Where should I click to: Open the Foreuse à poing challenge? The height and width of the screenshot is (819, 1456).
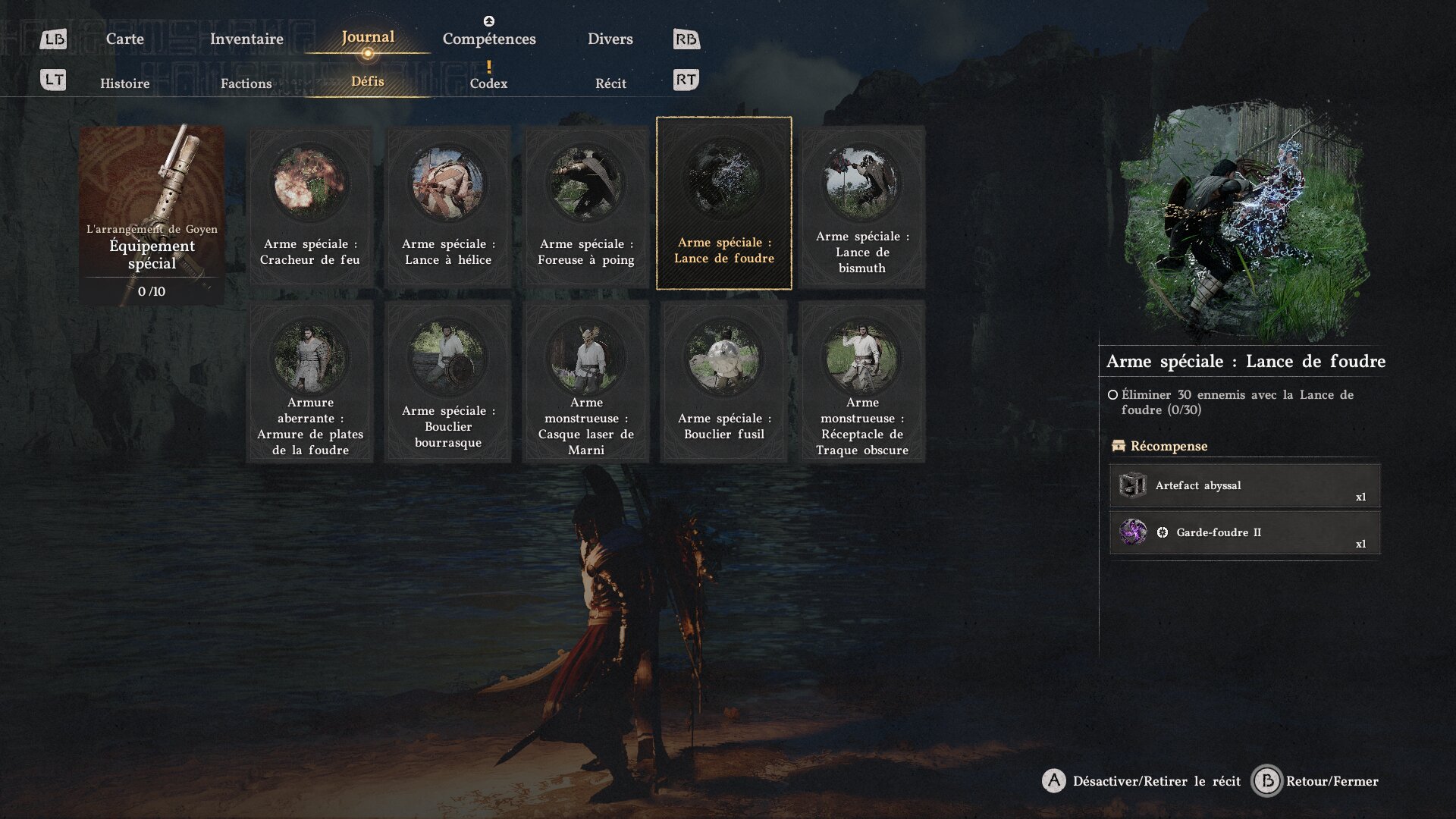point(586,206)
